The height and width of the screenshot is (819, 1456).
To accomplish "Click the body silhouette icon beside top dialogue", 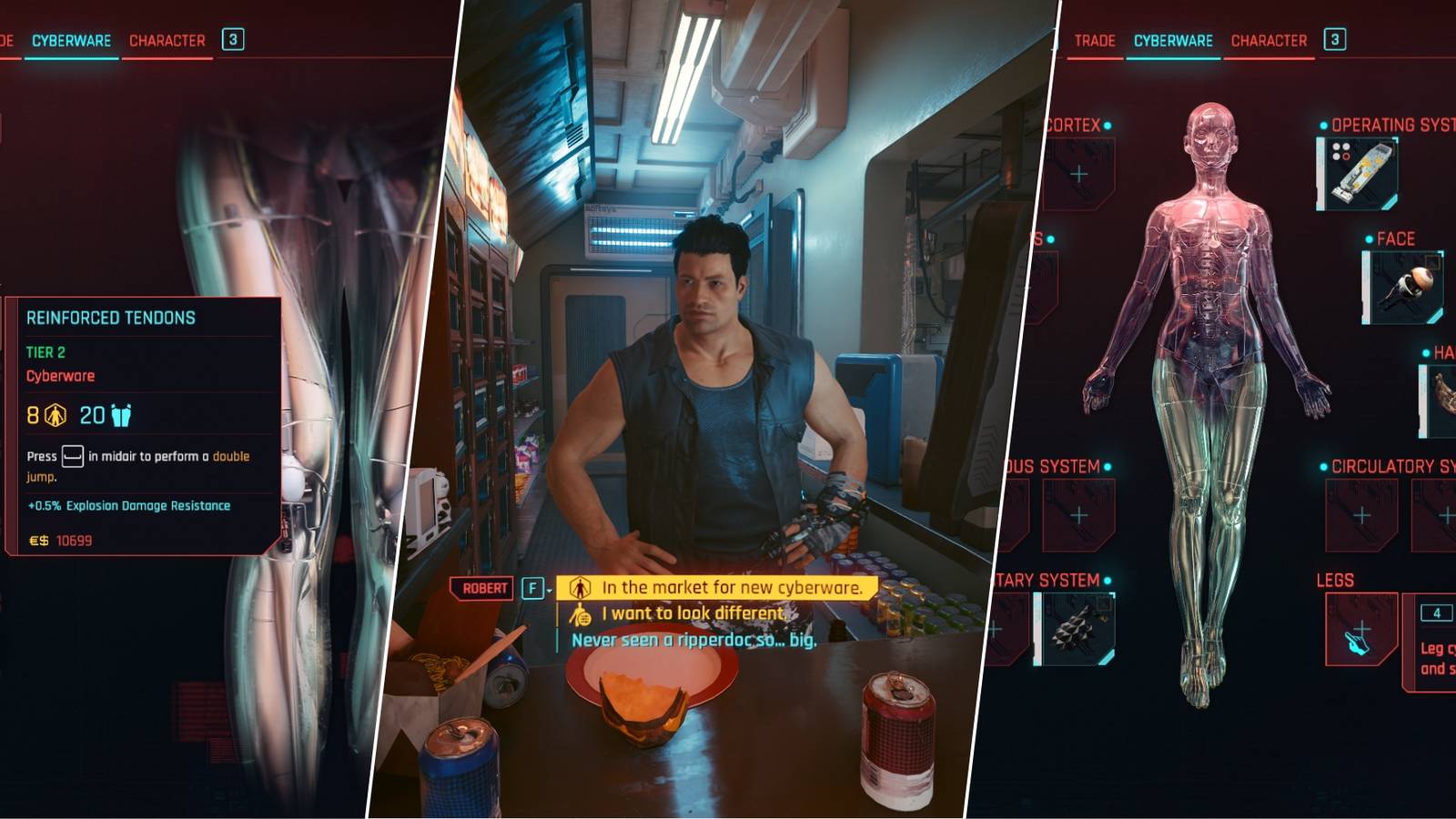I will pyautogui.click(x=581, y=589).
